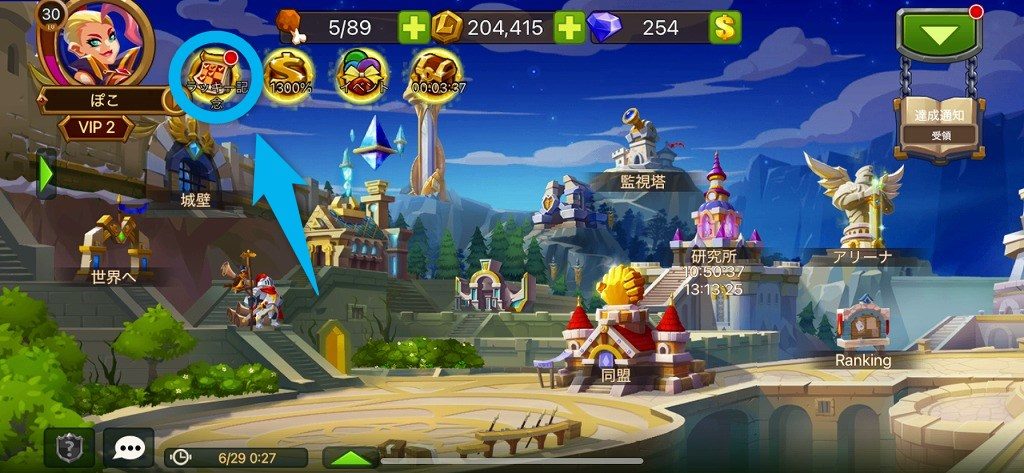Viewport: 1024px width, 473px height.
Task: Open the 達成通知 achievement book
Action: pos(939,123)
